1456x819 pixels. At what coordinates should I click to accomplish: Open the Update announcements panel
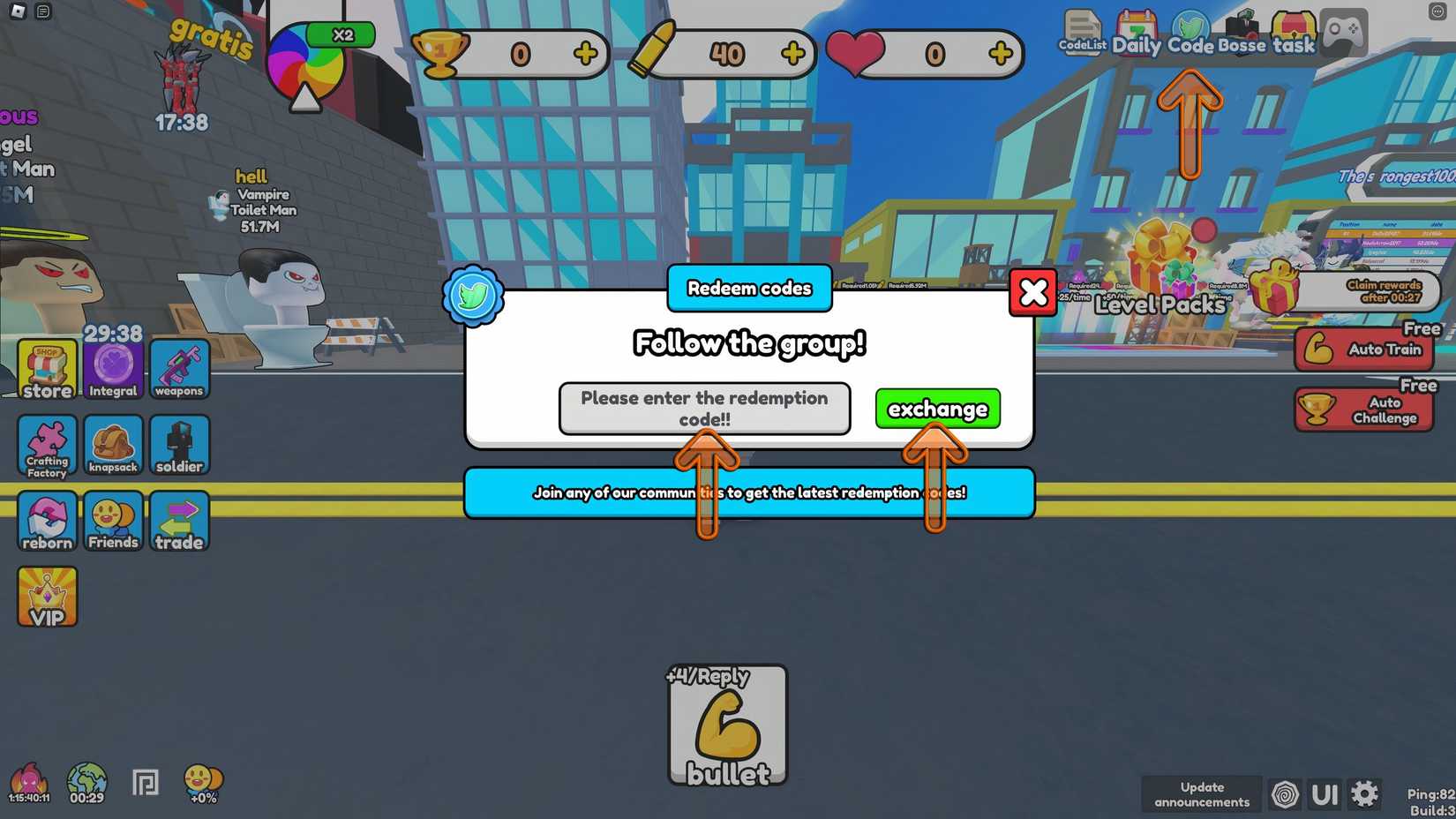pos(1201,793)
